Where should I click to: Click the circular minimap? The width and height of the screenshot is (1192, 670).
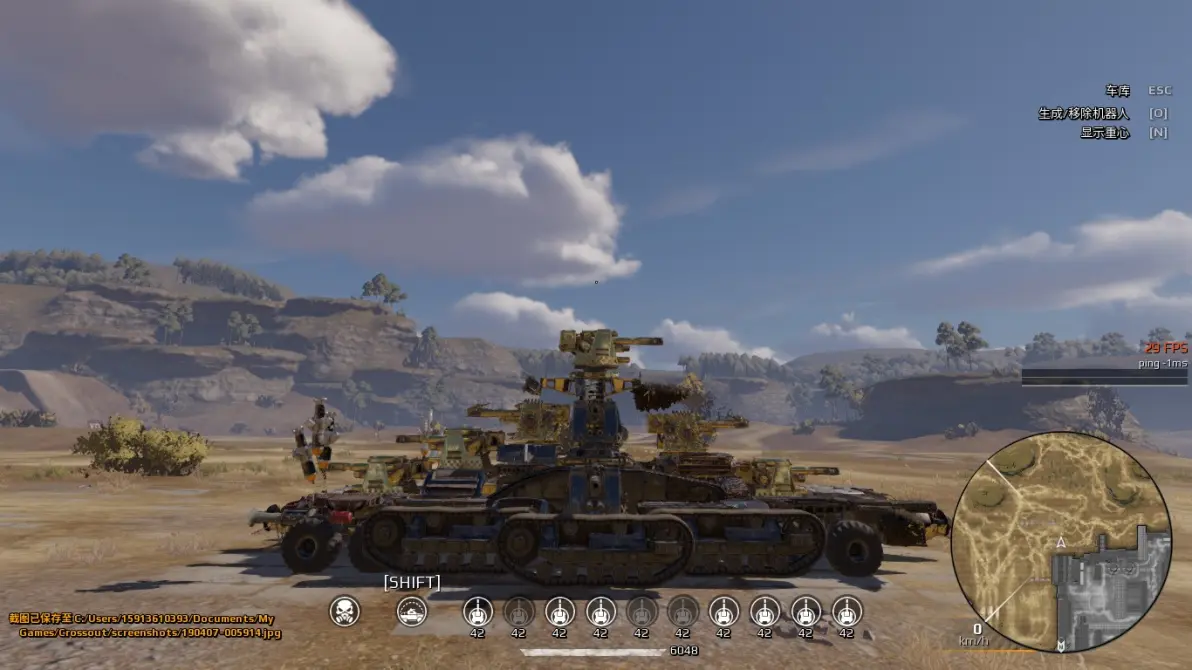click(1060, 541)
